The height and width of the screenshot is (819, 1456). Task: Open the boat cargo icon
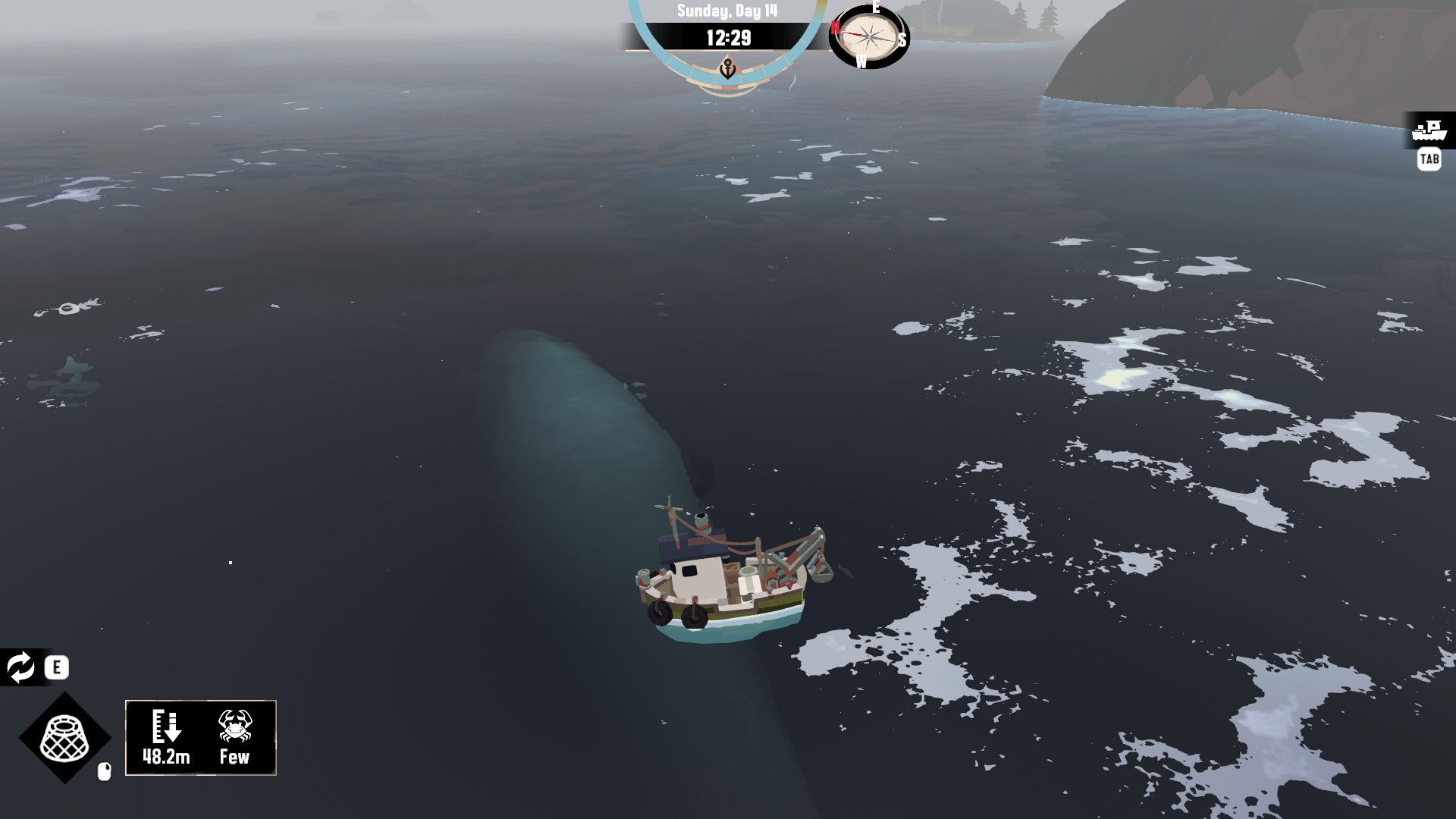coord(1429,131)
